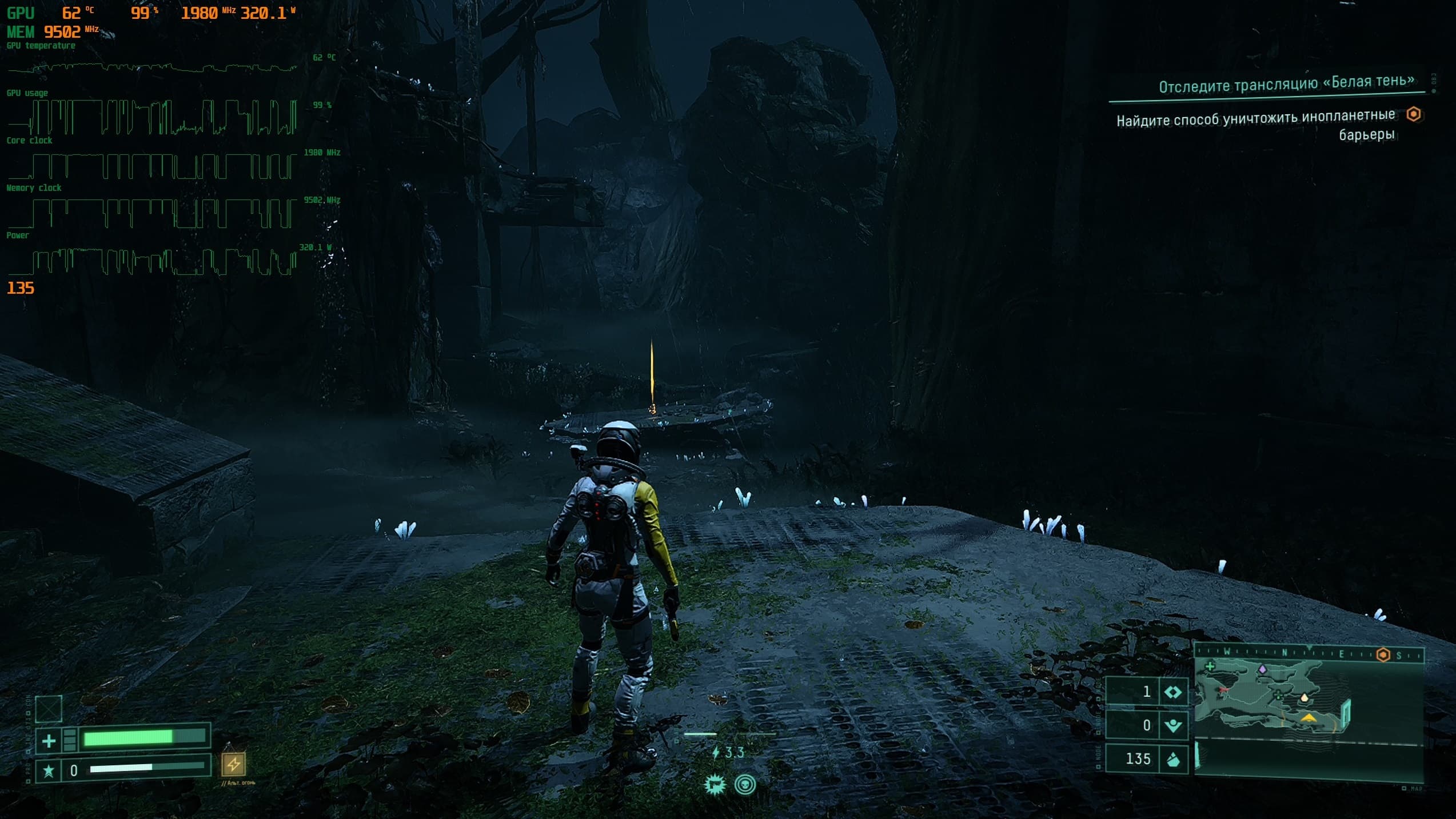Select the «Белая тень» objective title
This screenshot has width=1456, height=819.
pos(1286,84)
